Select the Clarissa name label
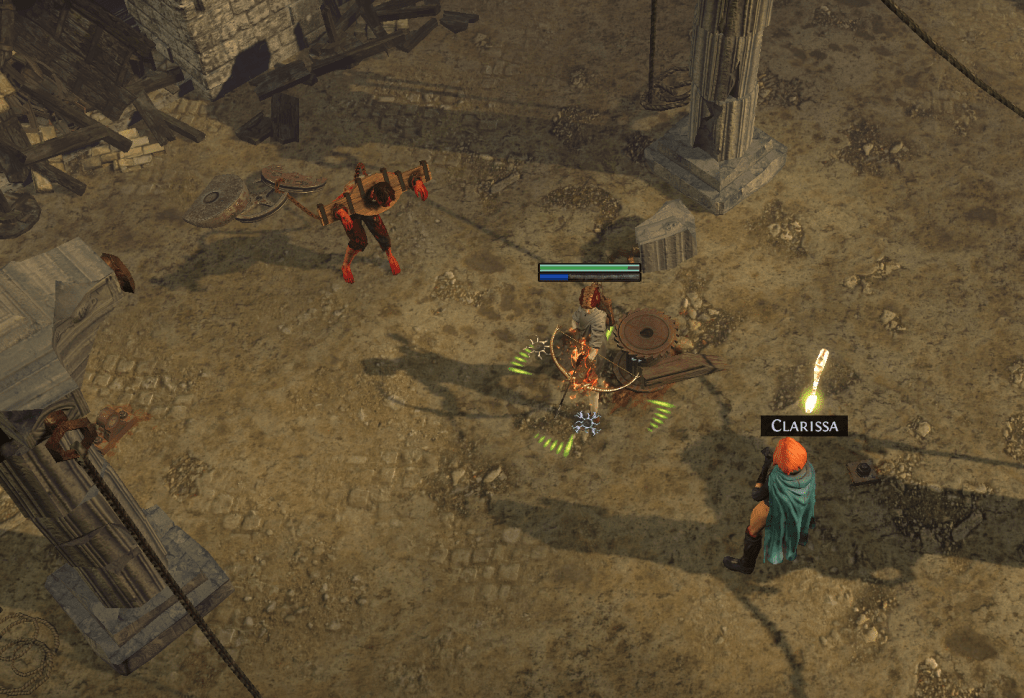The height and width of the screenshot is (698, 1024). tap(804, 426)
